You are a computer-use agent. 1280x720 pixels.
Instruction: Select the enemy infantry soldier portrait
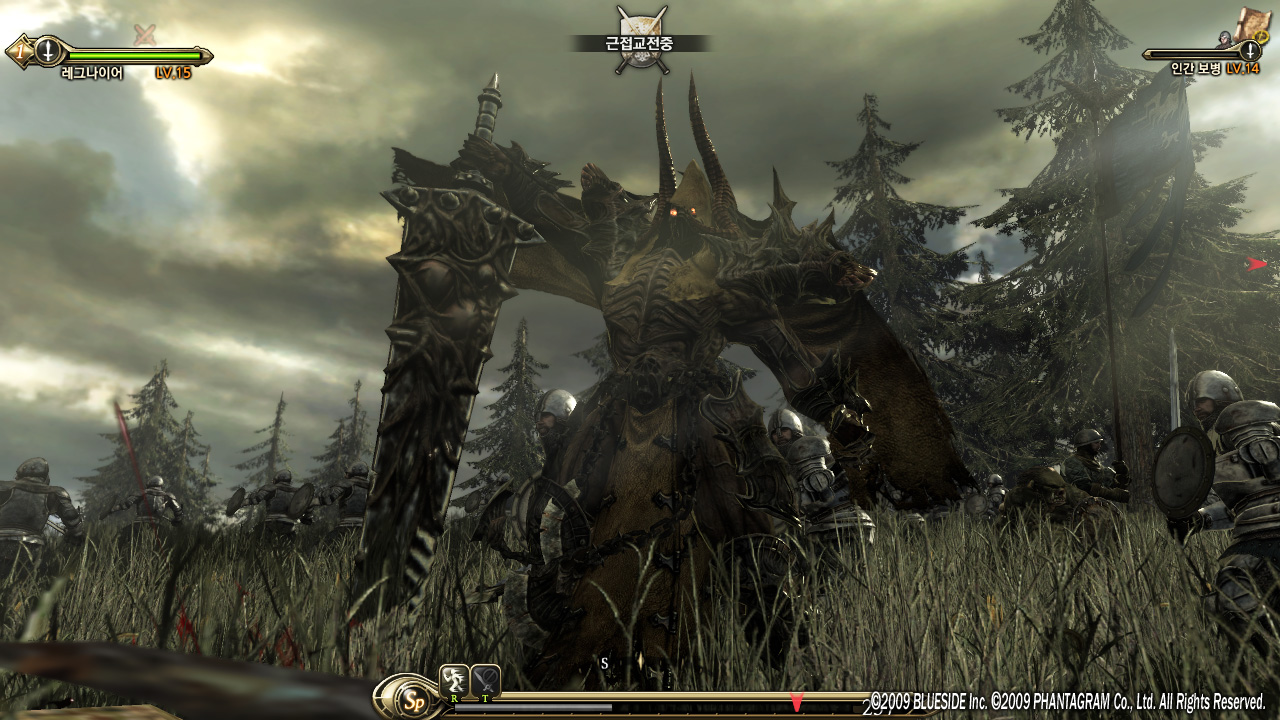(x=1225, y=39)
